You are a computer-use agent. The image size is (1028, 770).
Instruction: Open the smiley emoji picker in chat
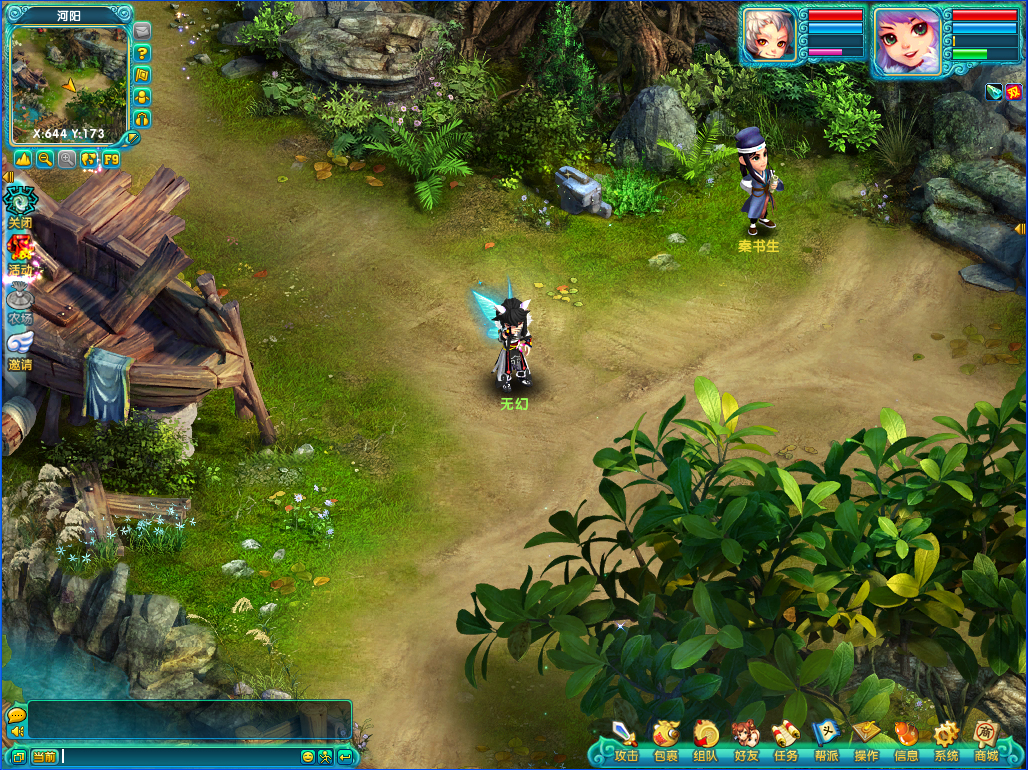point(308,757)
